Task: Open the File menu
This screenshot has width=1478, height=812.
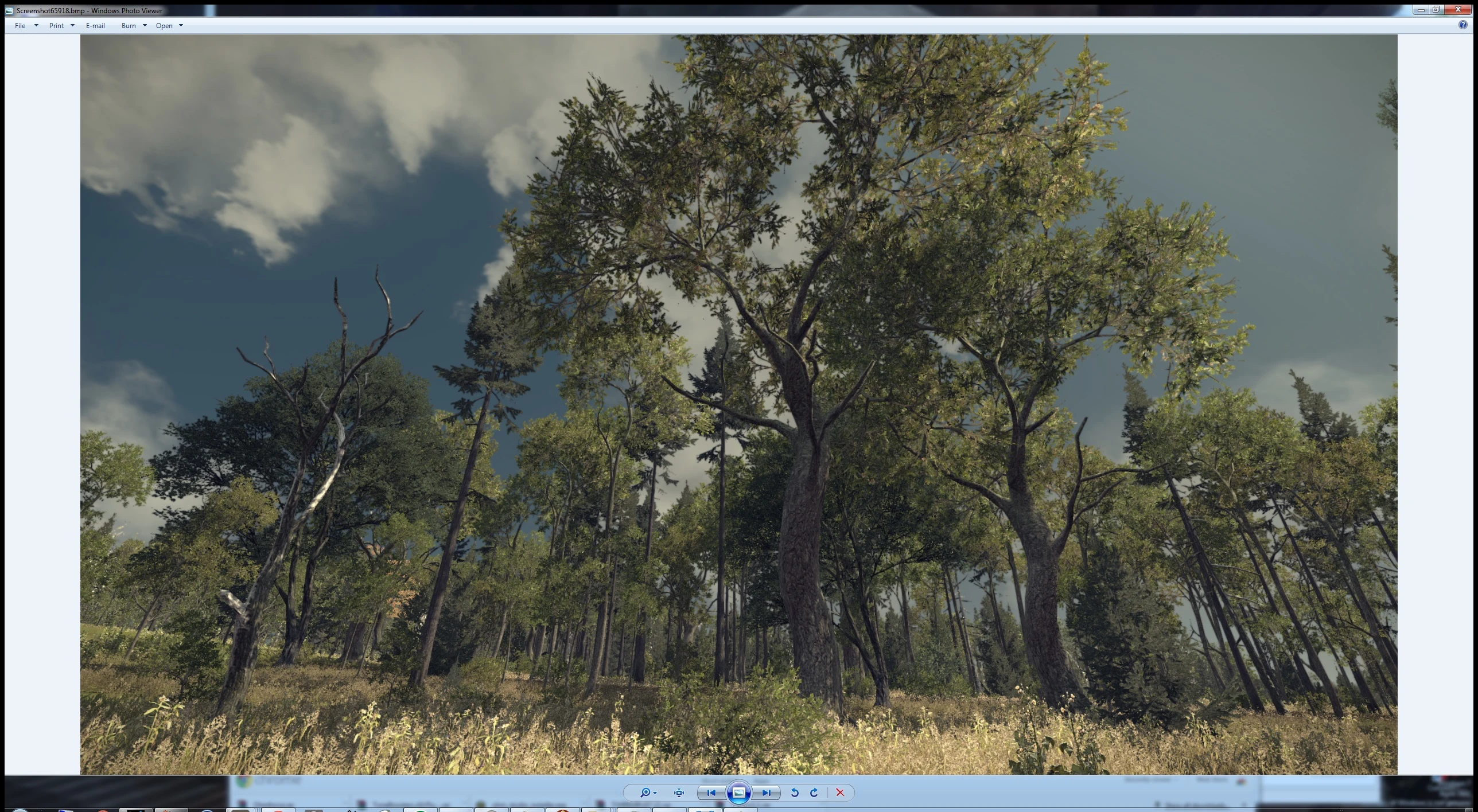Action: point(20,25)
